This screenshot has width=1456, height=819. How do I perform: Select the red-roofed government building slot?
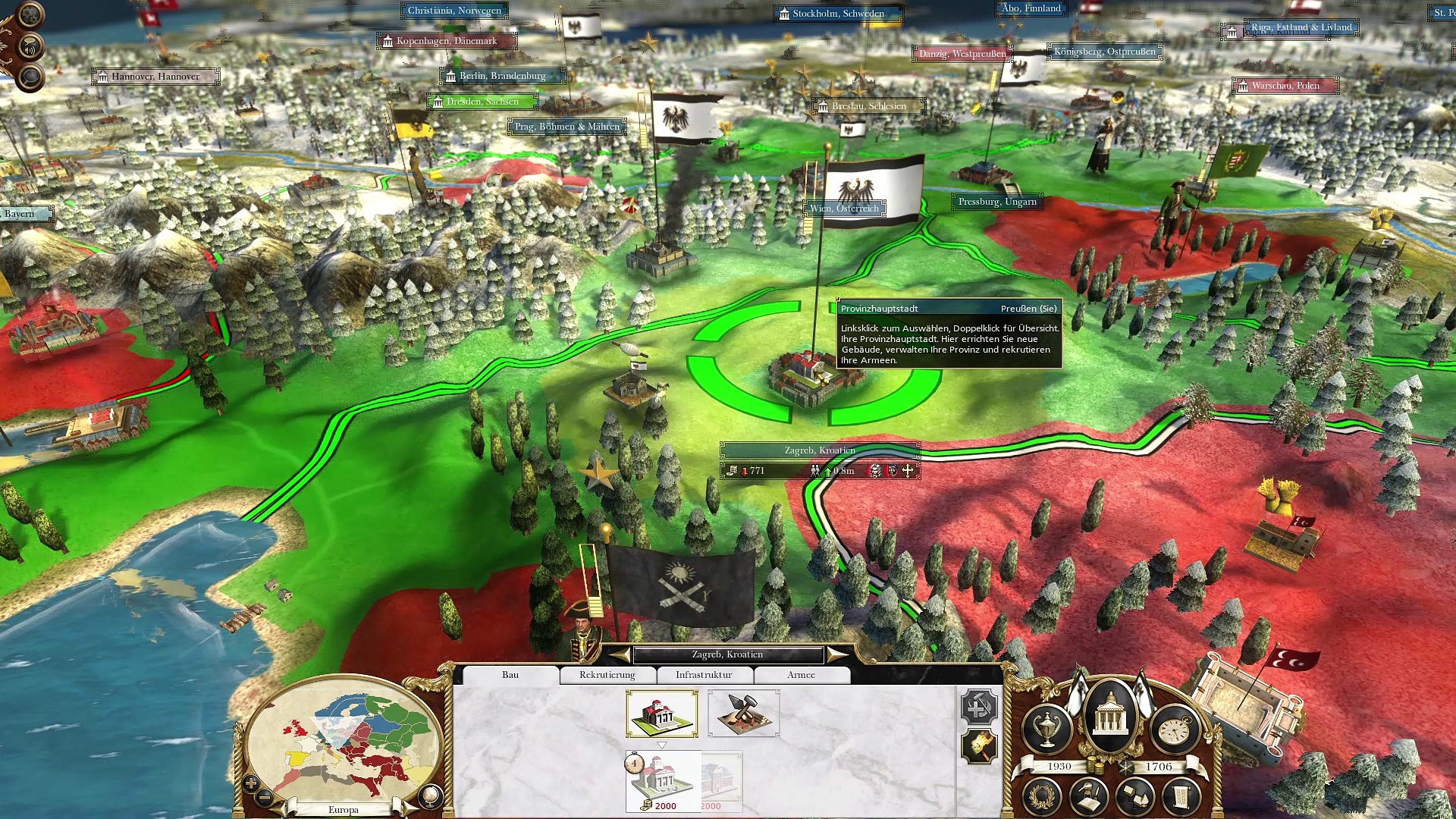[662, 713]
